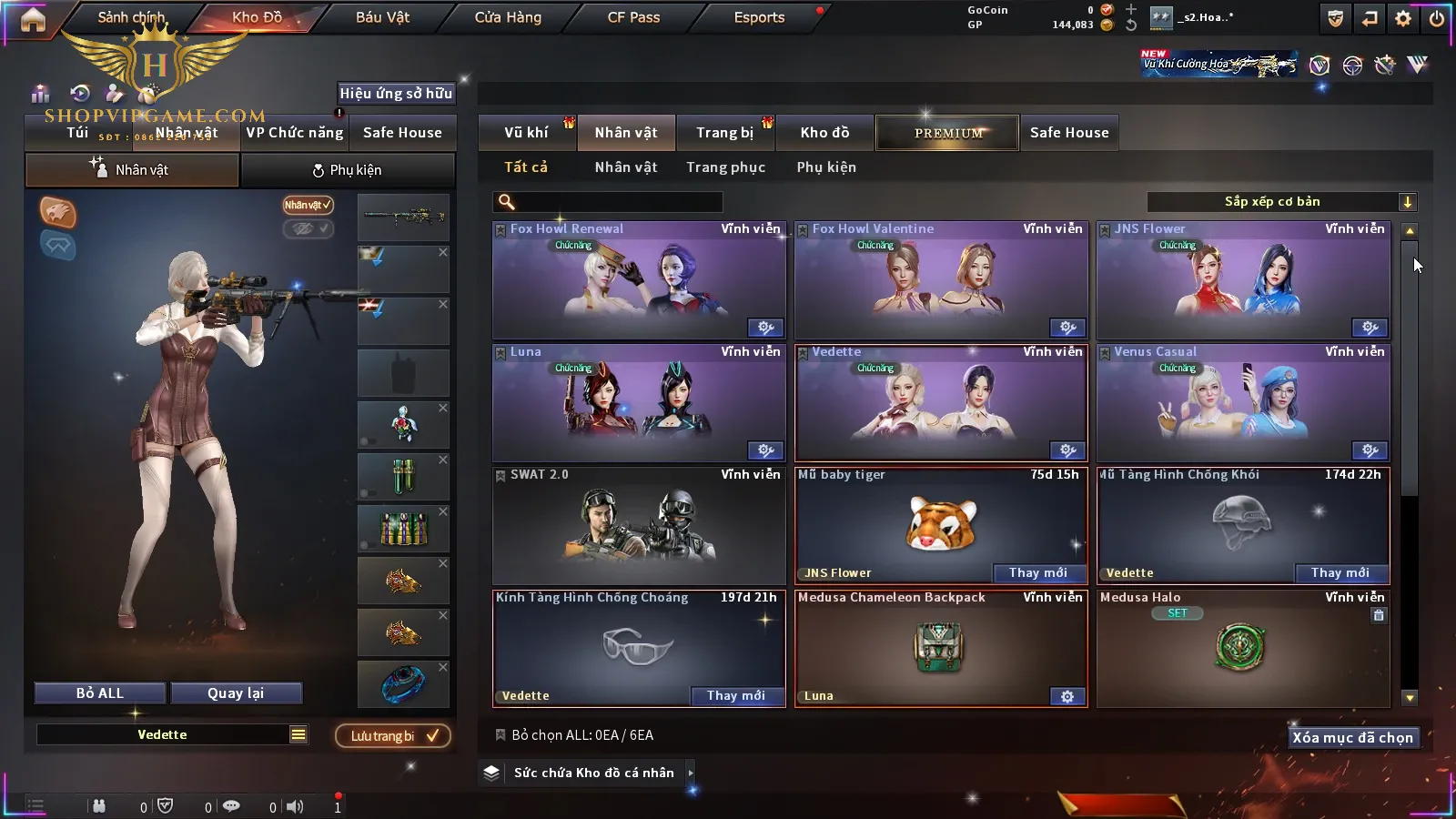The width and height of the screenshot is (1456, 819).
Task: Renew the Mũ baby tiger hat
Action: (x=1037, y=572)
